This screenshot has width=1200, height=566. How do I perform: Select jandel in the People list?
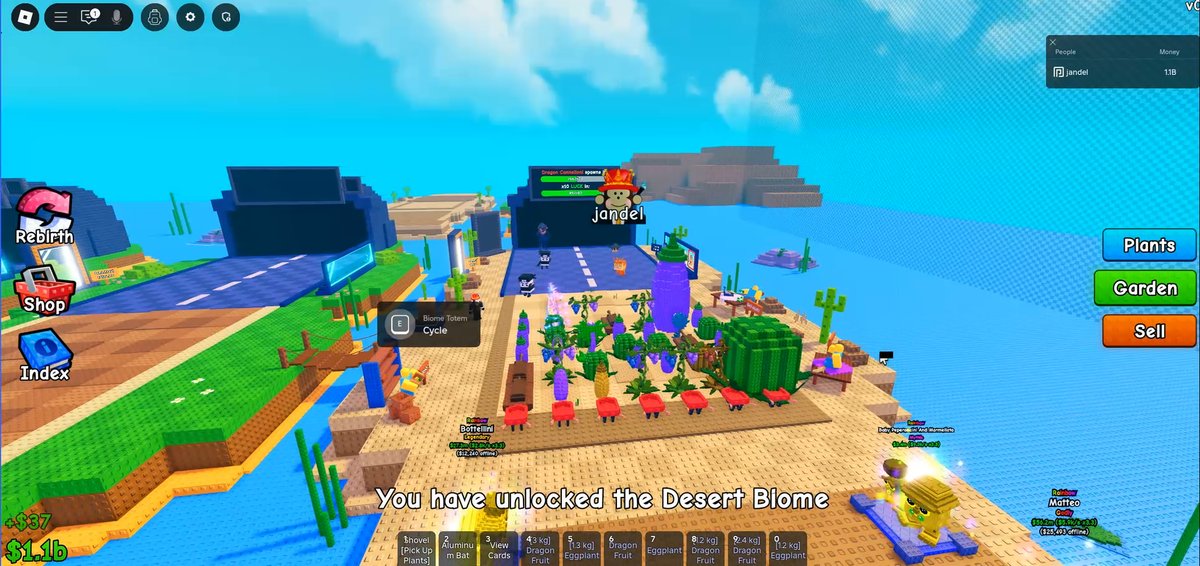[1077, 72]
